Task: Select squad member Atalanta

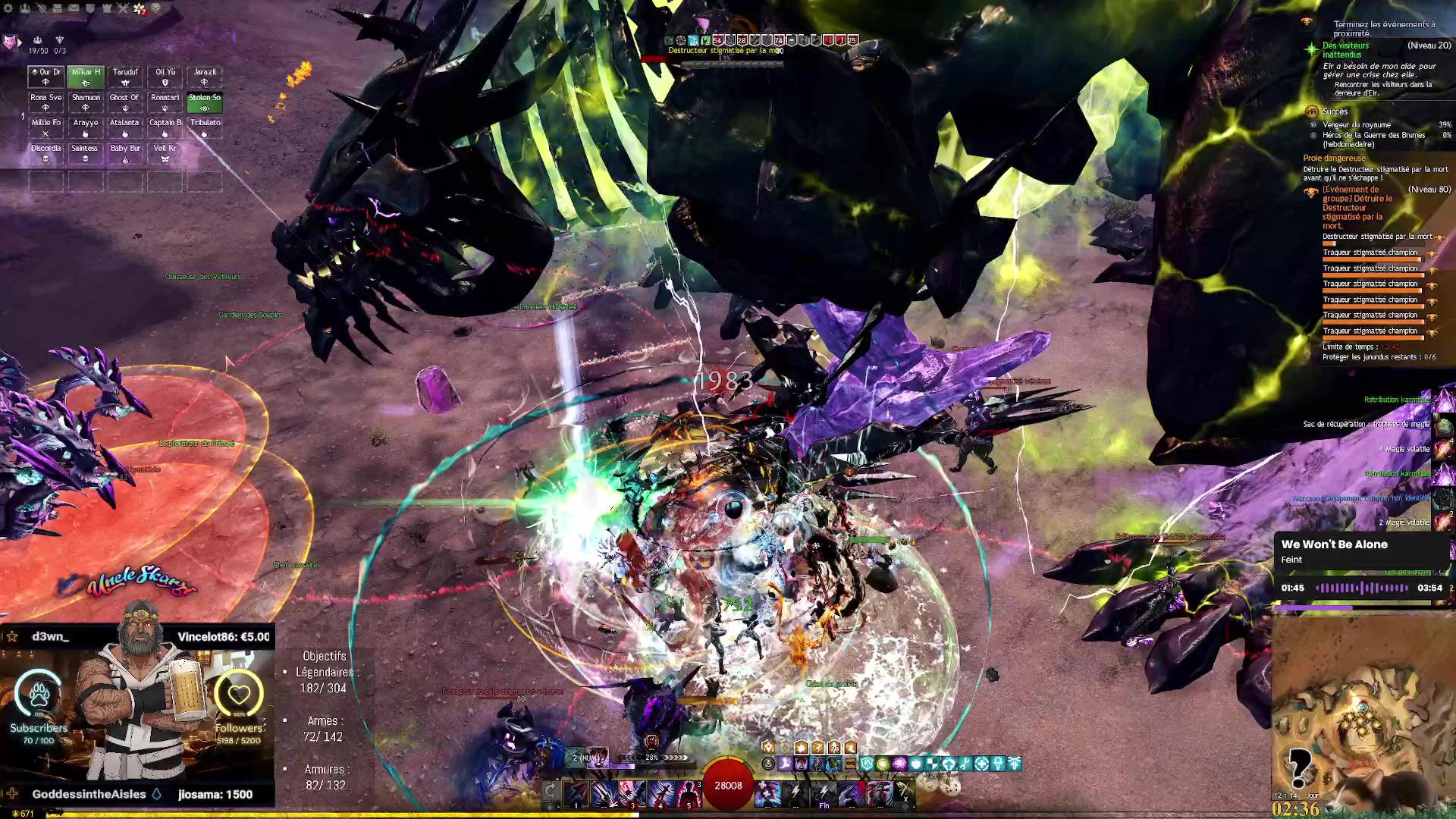Action: point(125,127)
